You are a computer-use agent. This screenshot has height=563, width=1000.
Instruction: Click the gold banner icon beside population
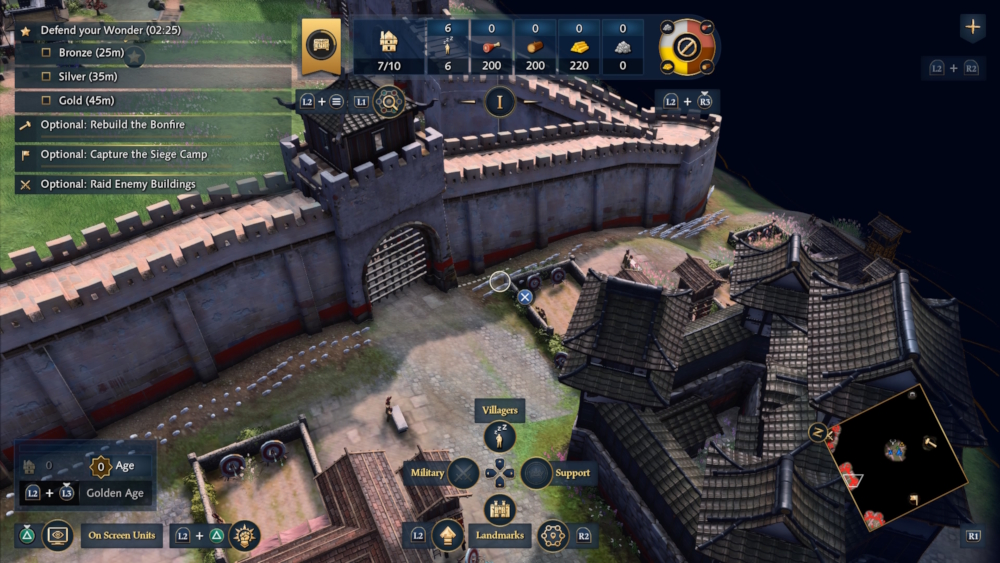(x=321, y=46)
